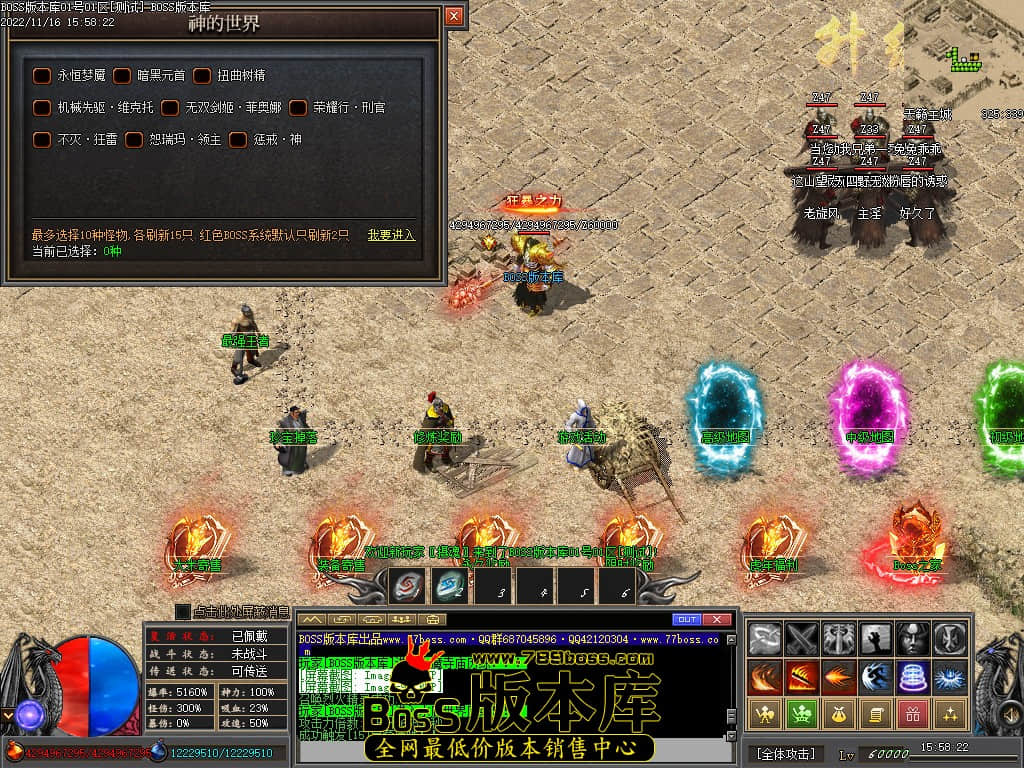Use the blue rune in hotbar slot two
This screenshot has height=768, width=1024.
(x=449, y=585)
